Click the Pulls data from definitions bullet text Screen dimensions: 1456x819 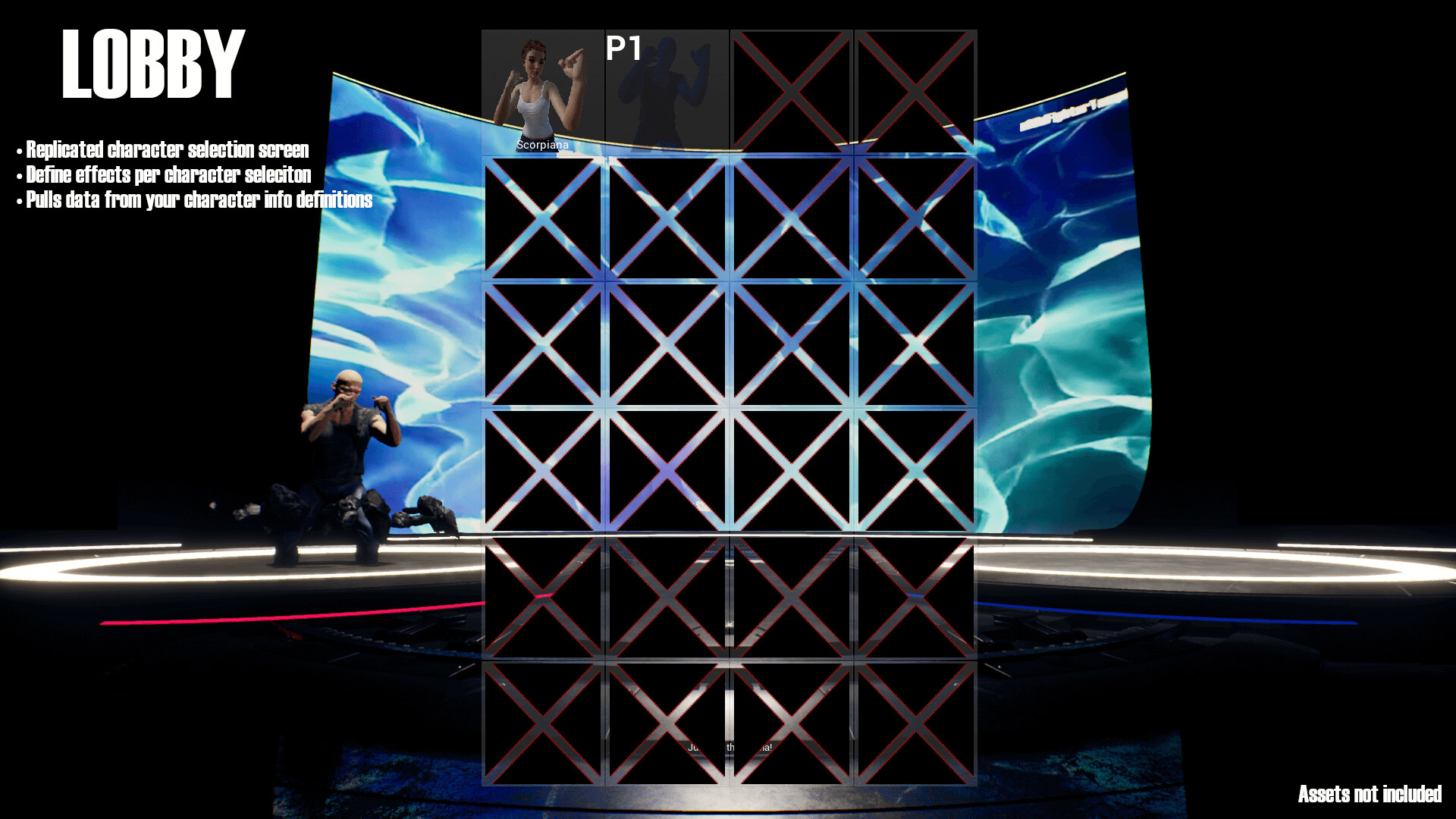194,201
